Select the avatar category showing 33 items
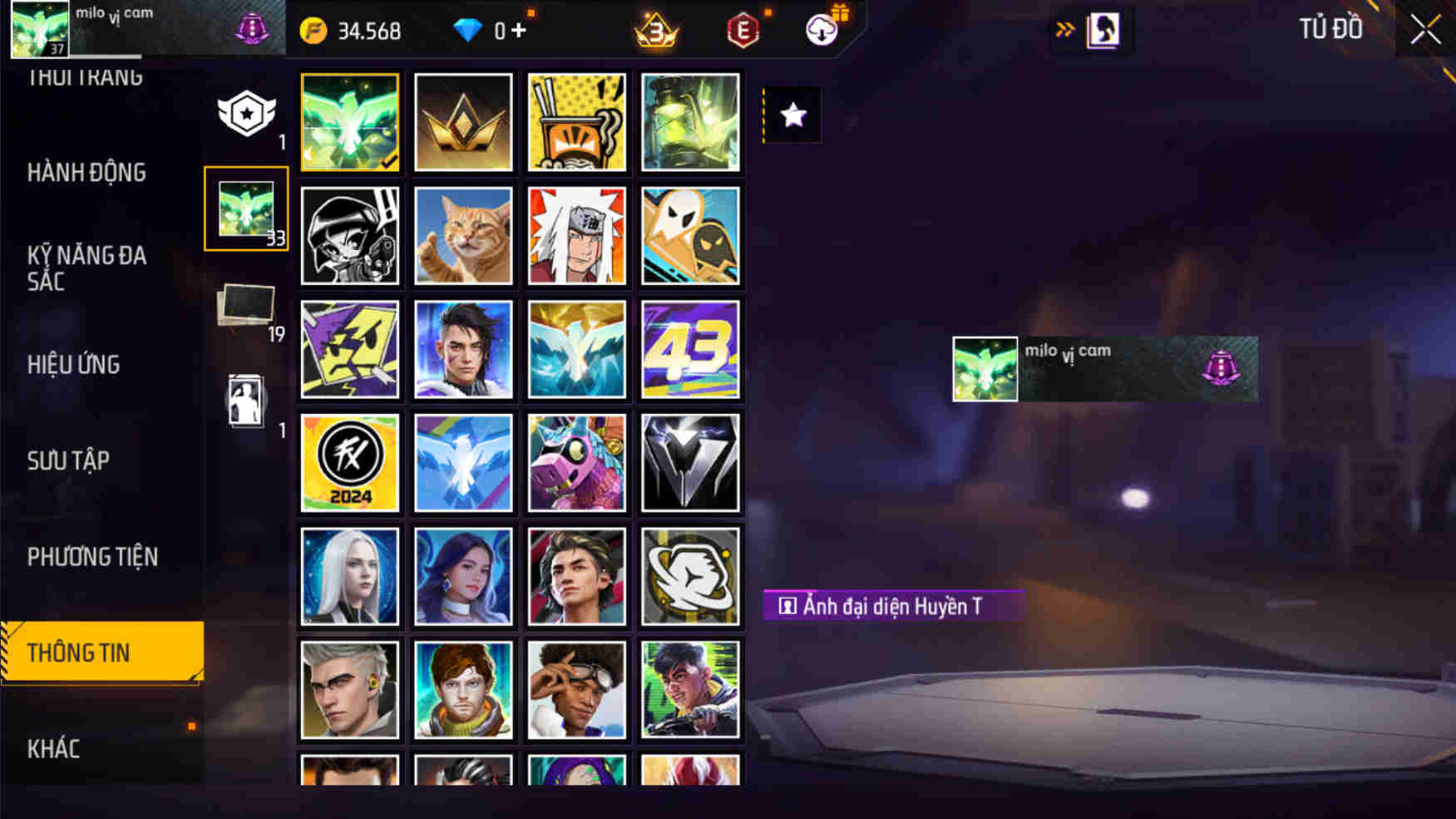 tap(244, 210)
